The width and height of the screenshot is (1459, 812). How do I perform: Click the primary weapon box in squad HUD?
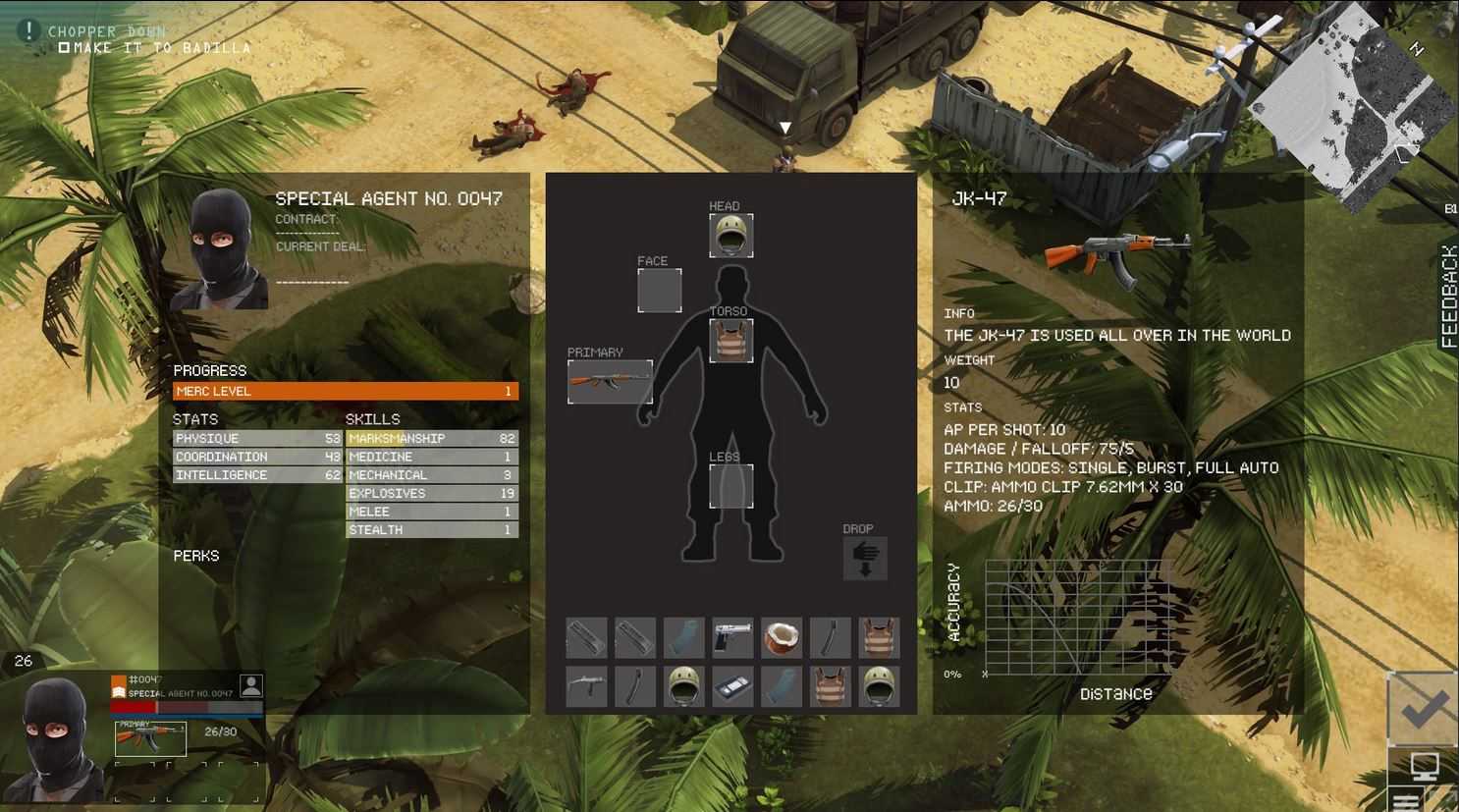pyautogui.click(x=150, y=738)
